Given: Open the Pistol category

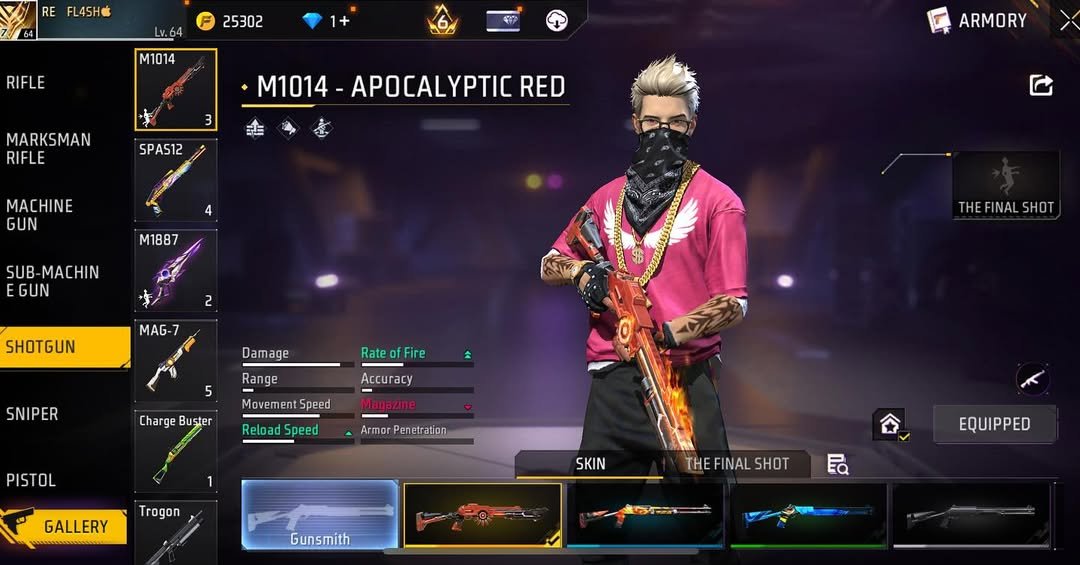Looking at the screenshot, I should (31, 480).
